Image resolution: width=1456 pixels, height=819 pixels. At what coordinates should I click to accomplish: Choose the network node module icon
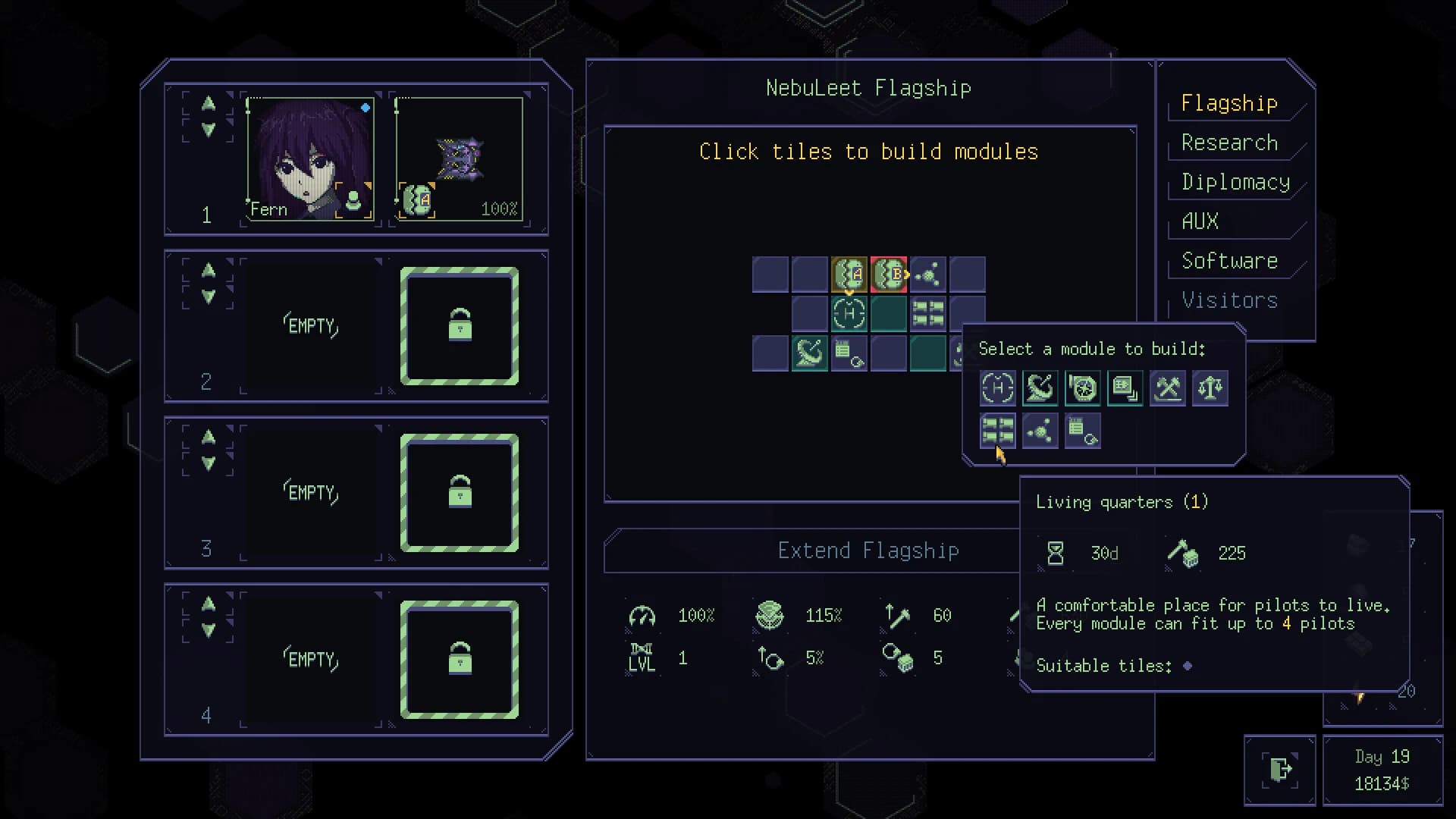tap(1040, 431)
